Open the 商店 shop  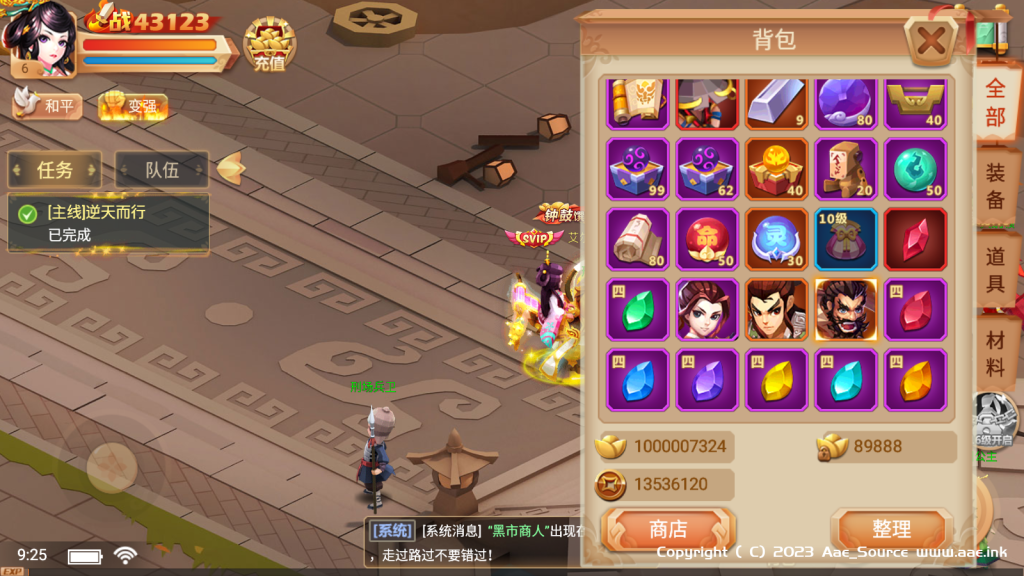tap(668, 529)
